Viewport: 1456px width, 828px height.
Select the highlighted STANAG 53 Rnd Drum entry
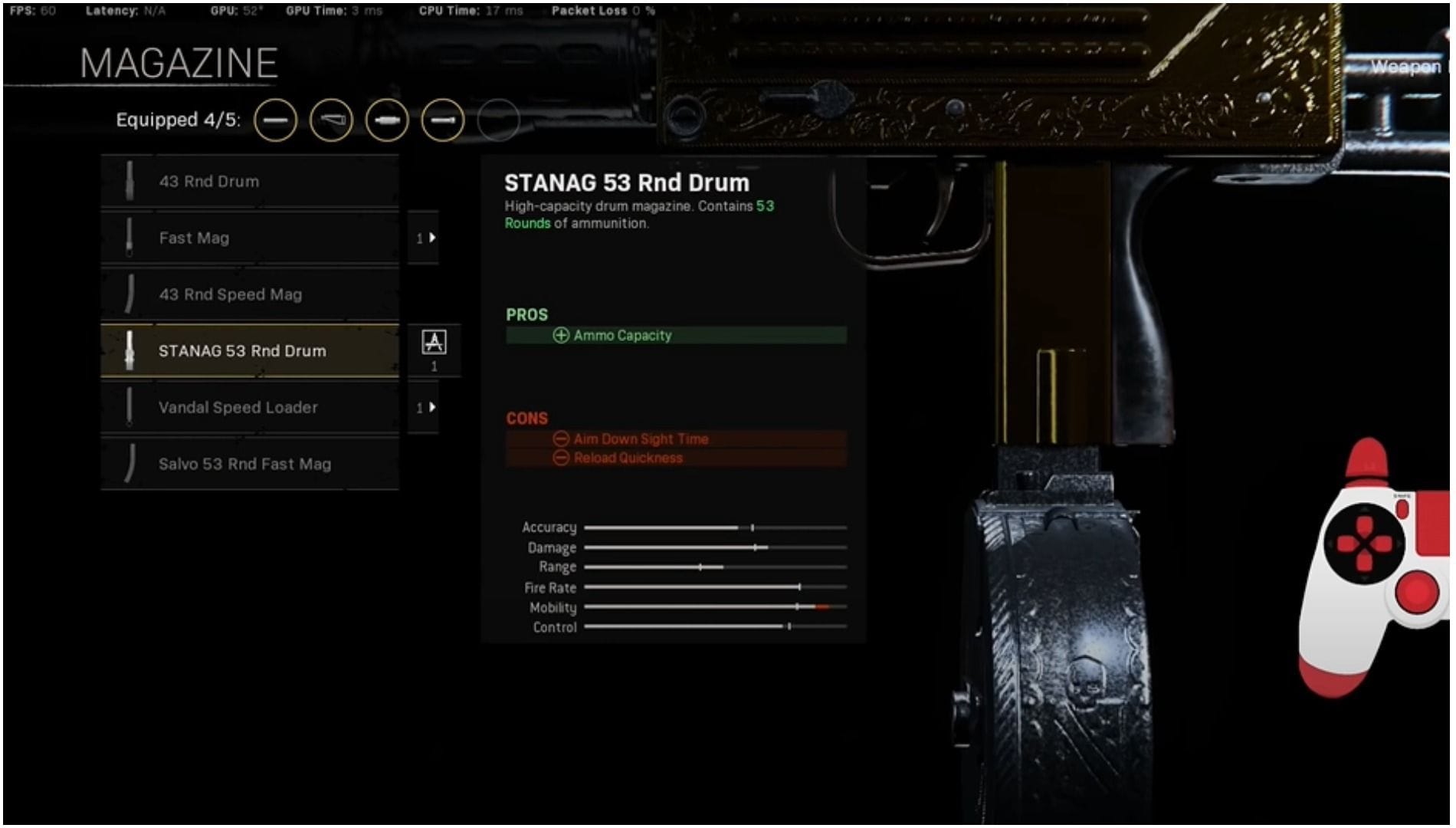[x=245, y=350]
